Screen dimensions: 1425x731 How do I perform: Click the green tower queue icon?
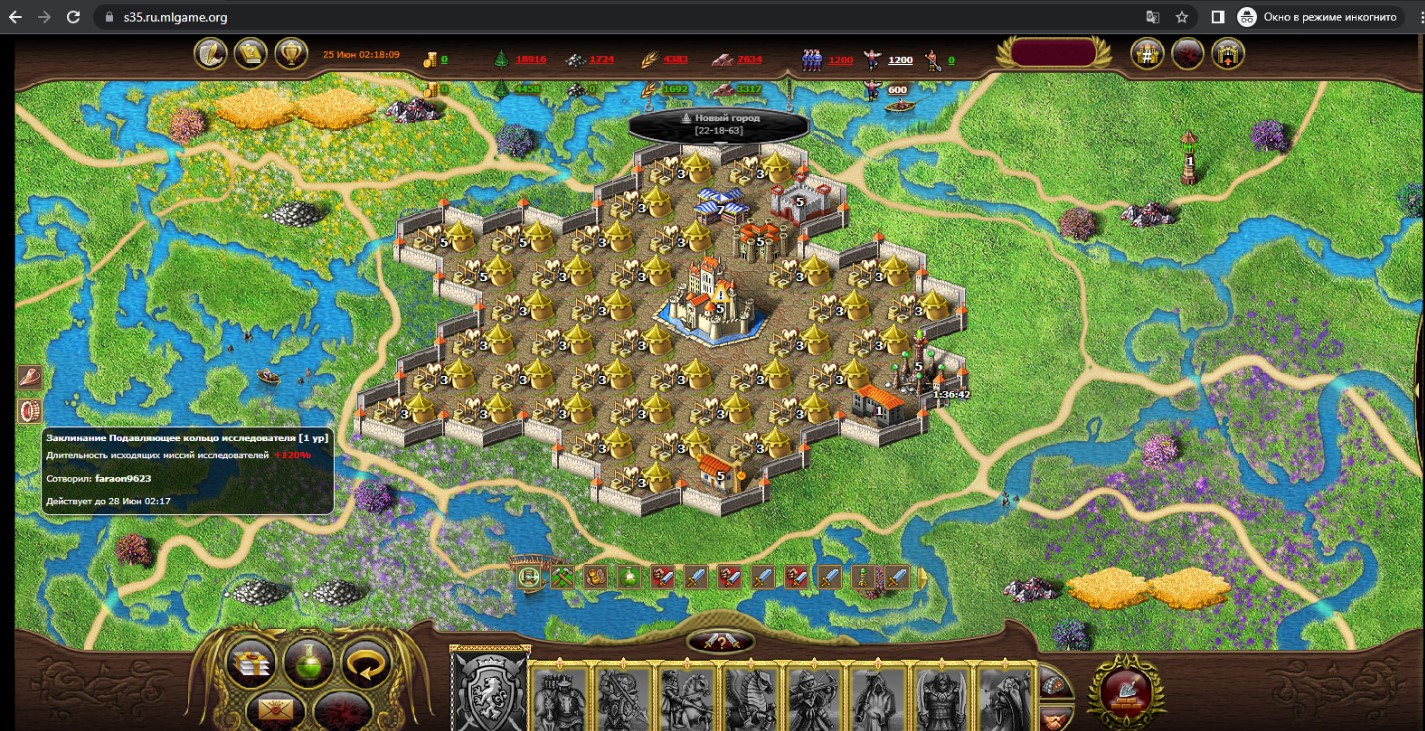pyautogui.click(x=862, y=577)
